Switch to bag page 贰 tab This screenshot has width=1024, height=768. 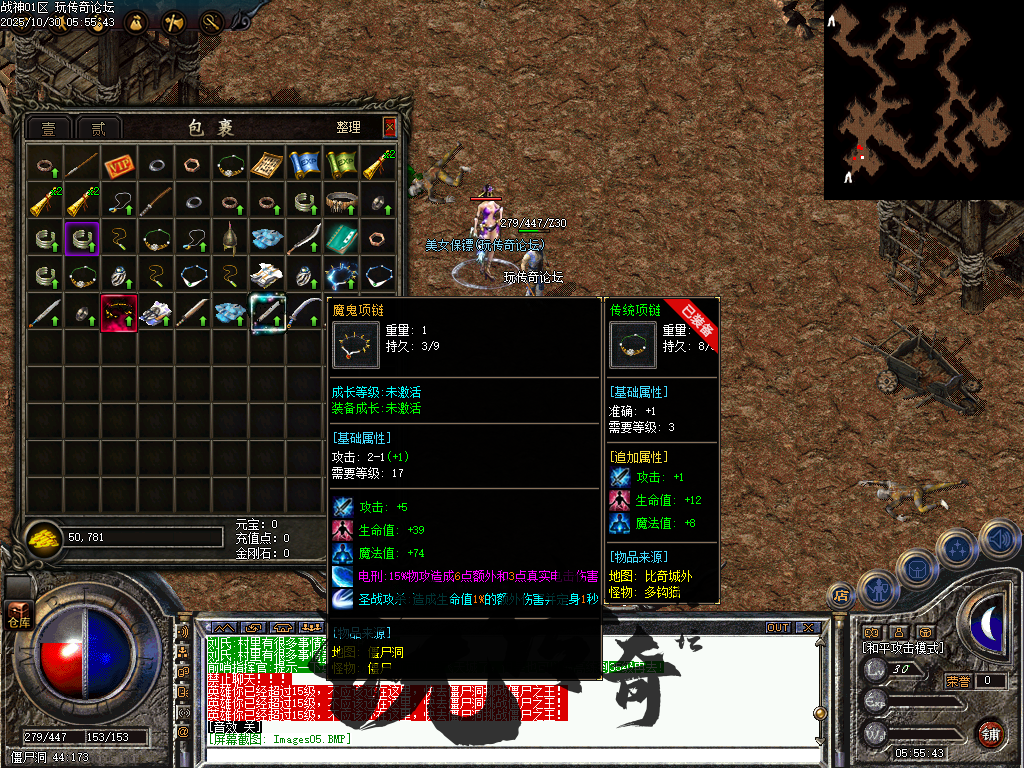click(x=98, y=128)
